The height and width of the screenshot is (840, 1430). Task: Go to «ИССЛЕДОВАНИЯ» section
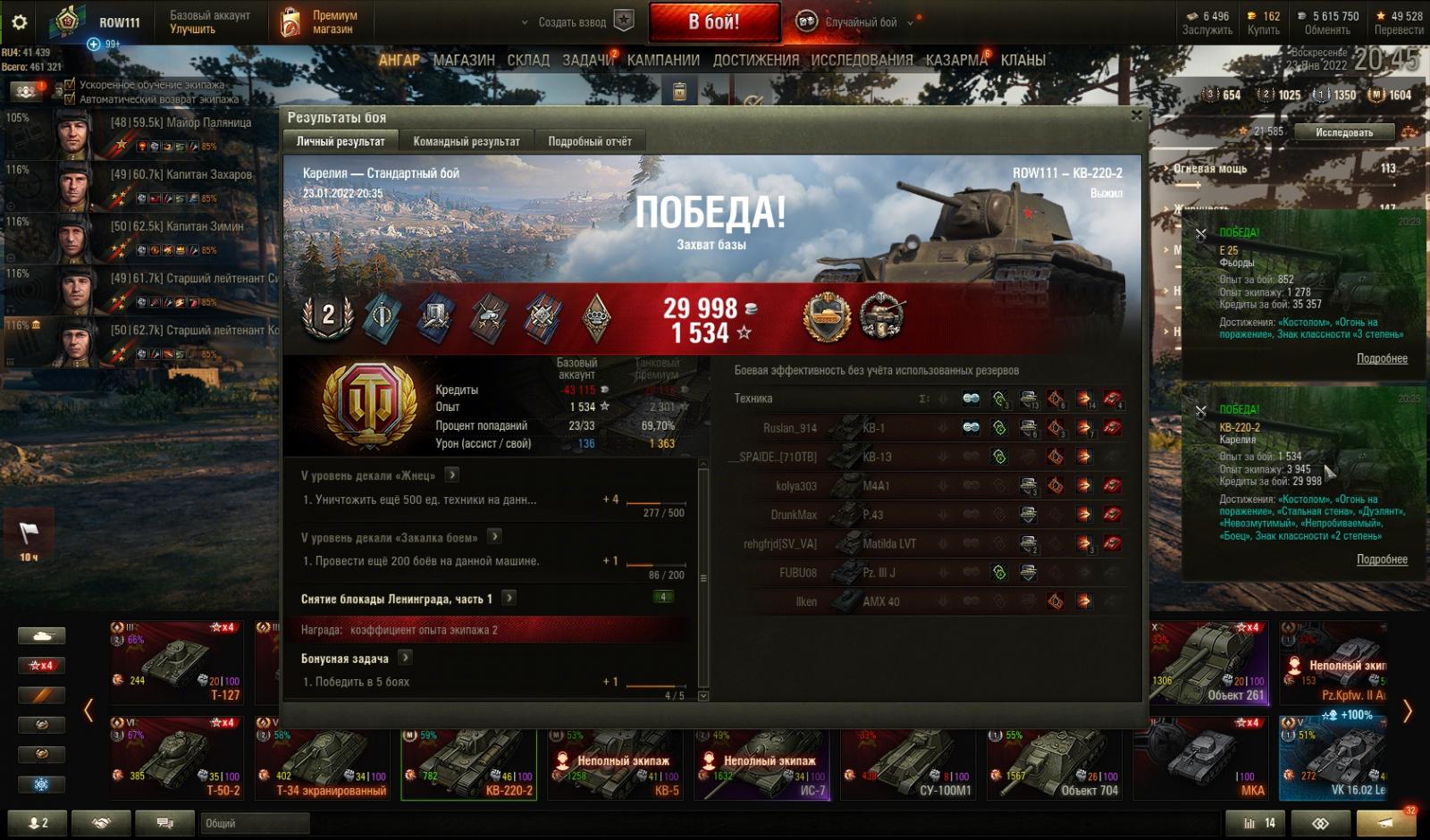tap(862, 60)
